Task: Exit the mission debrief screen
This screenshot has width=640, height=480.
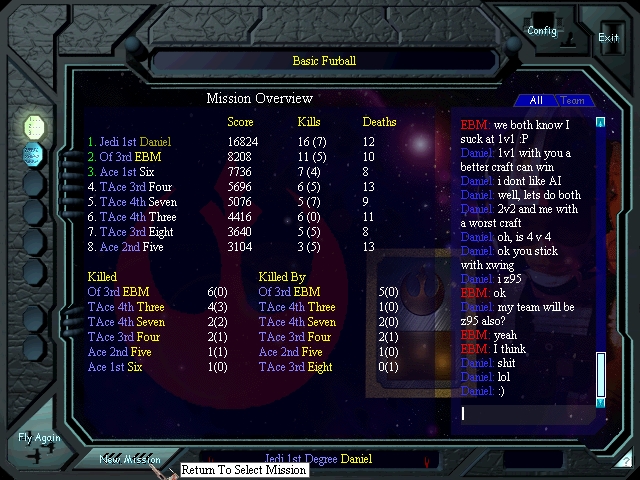Action: [608, 37]
